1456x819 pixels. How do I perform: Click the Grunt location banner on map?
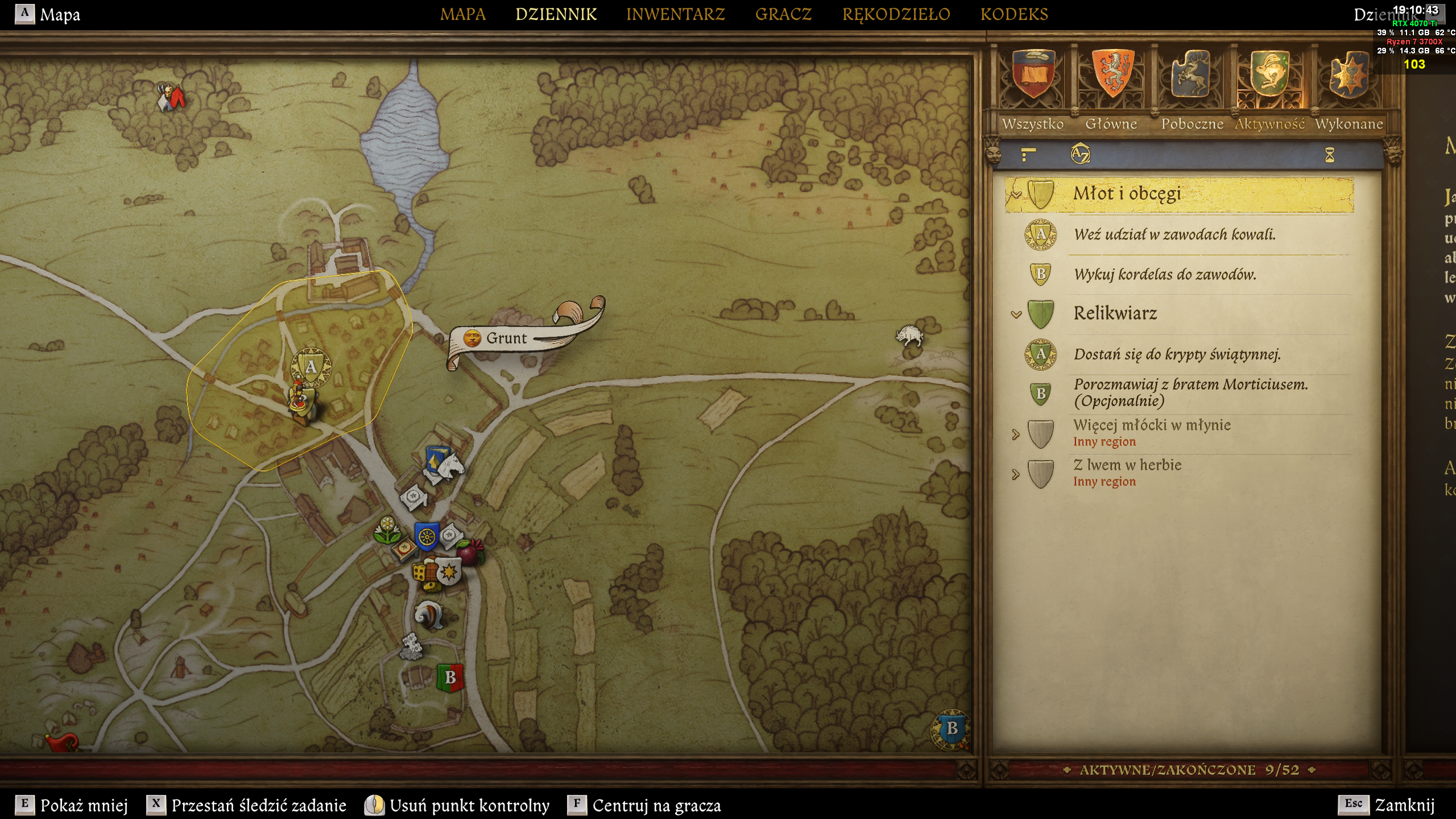pos(506,338)
